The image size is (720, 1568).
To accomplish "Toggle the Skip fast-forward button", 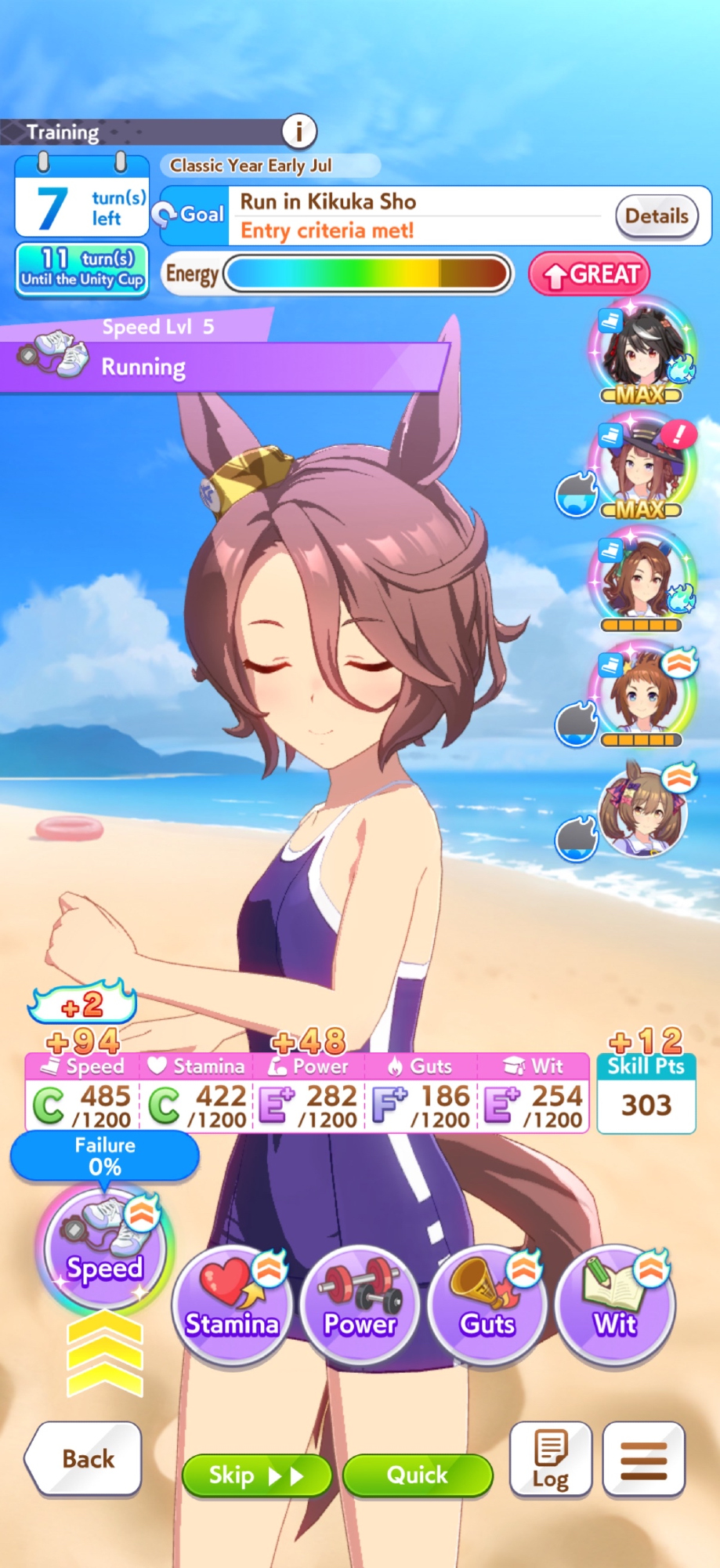I will pos(256,1475).
